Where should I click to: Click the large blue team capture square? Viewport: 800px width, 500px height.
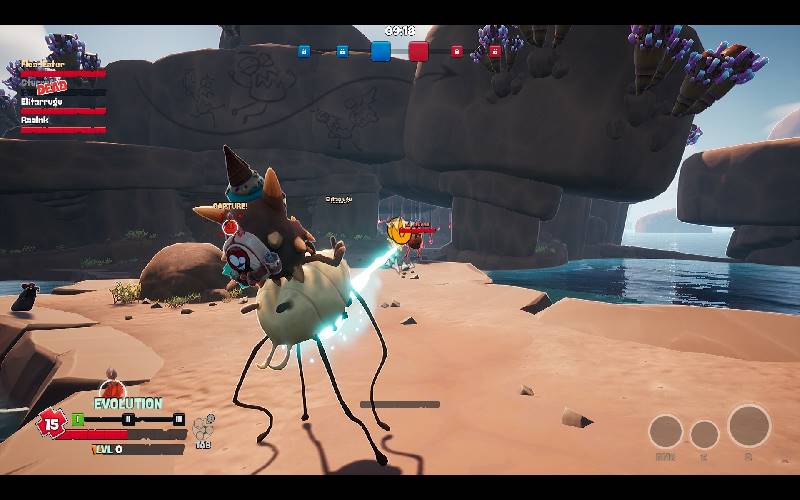click(381, 51)
